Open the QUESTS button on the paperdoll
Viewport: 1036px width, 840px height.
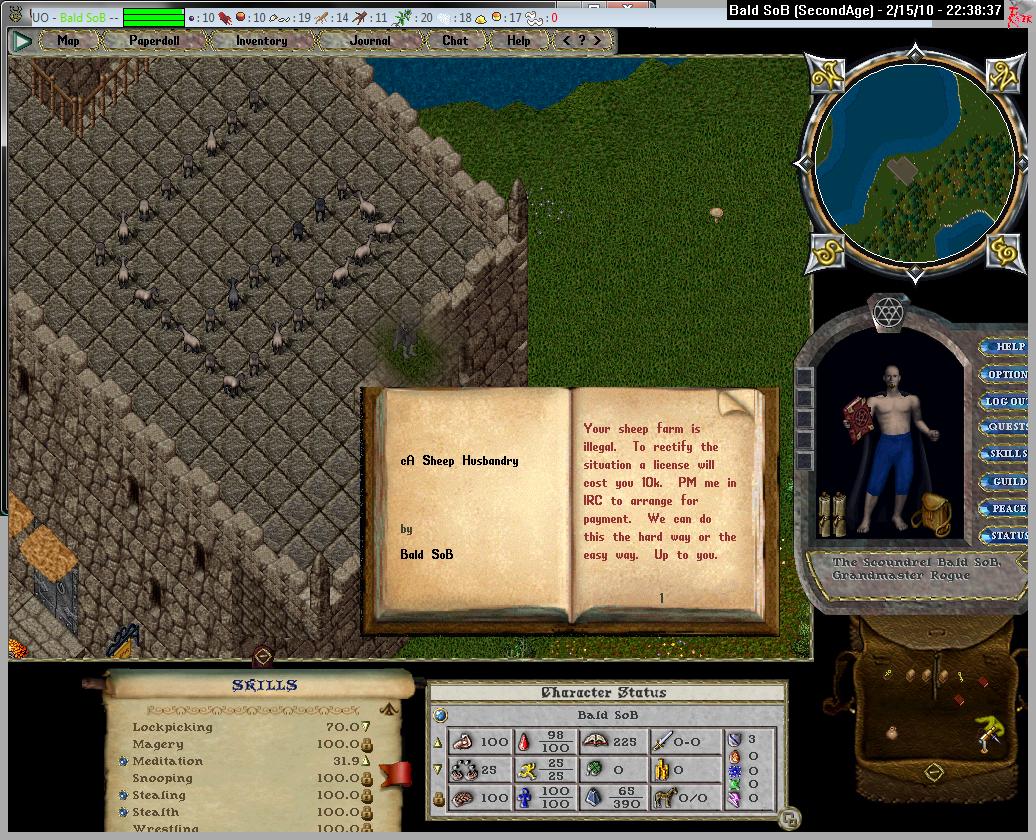click(1007, 427)
